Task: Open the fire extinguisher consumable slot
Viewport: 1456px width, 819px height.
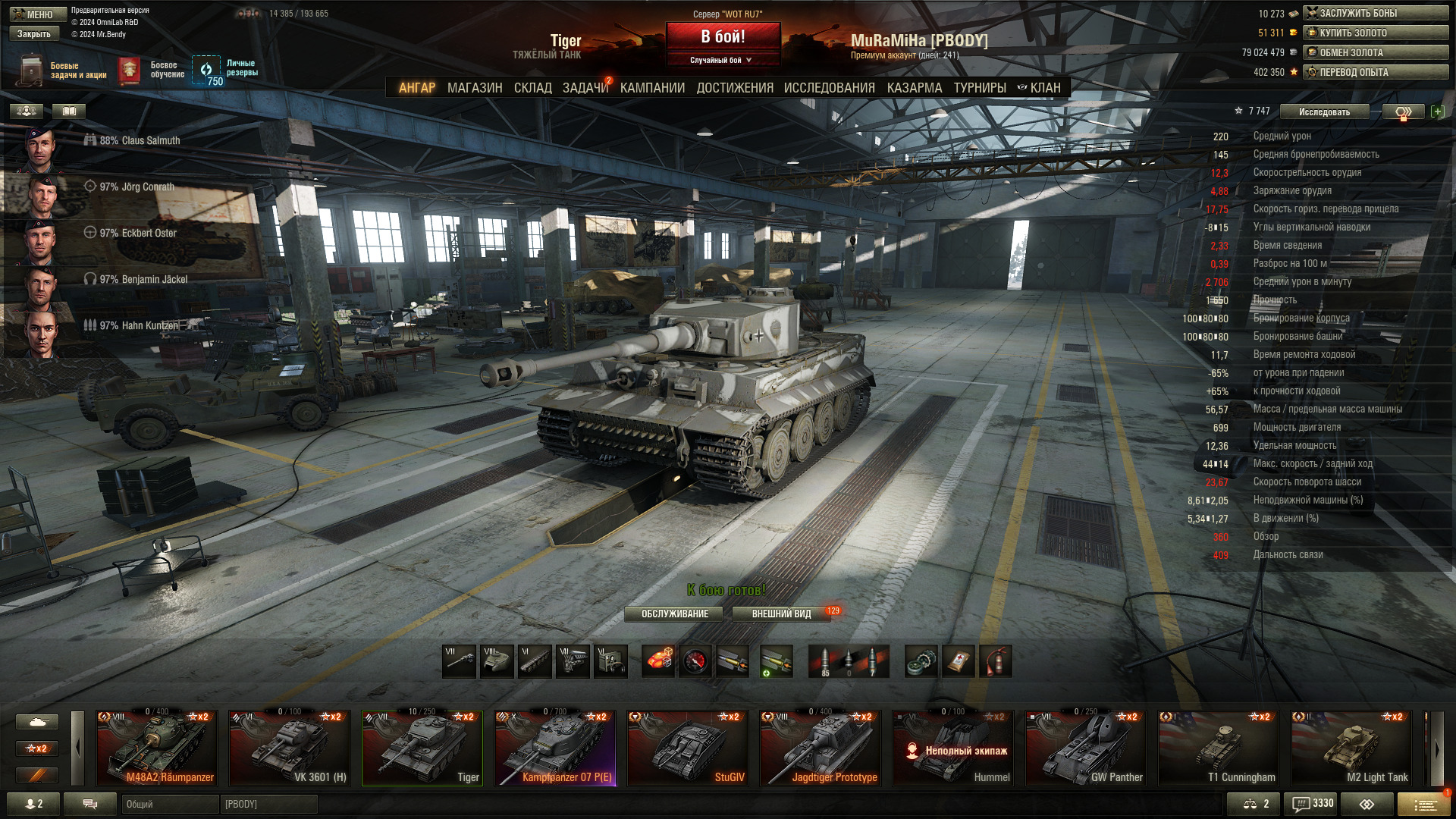Action: [x=996, y=661]
